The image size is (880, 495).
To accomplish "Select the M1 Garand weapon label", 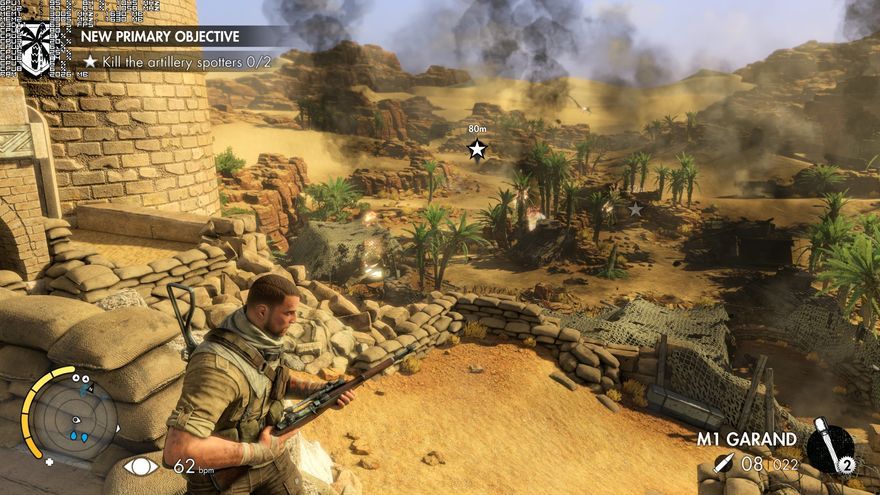I will click(747, 439).
